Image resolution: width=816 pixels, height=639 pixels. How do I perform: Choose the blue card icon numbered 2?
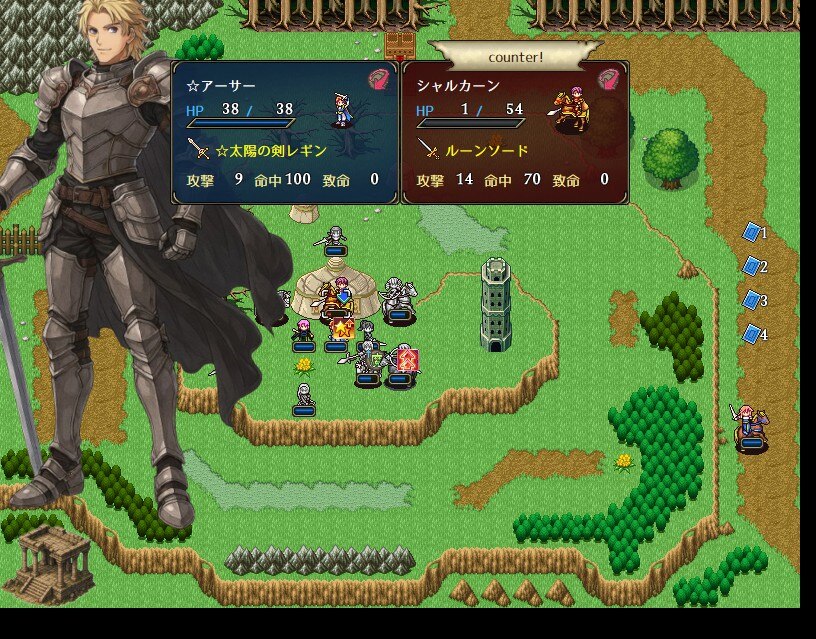pyautogui.click(x=752, y=267)
